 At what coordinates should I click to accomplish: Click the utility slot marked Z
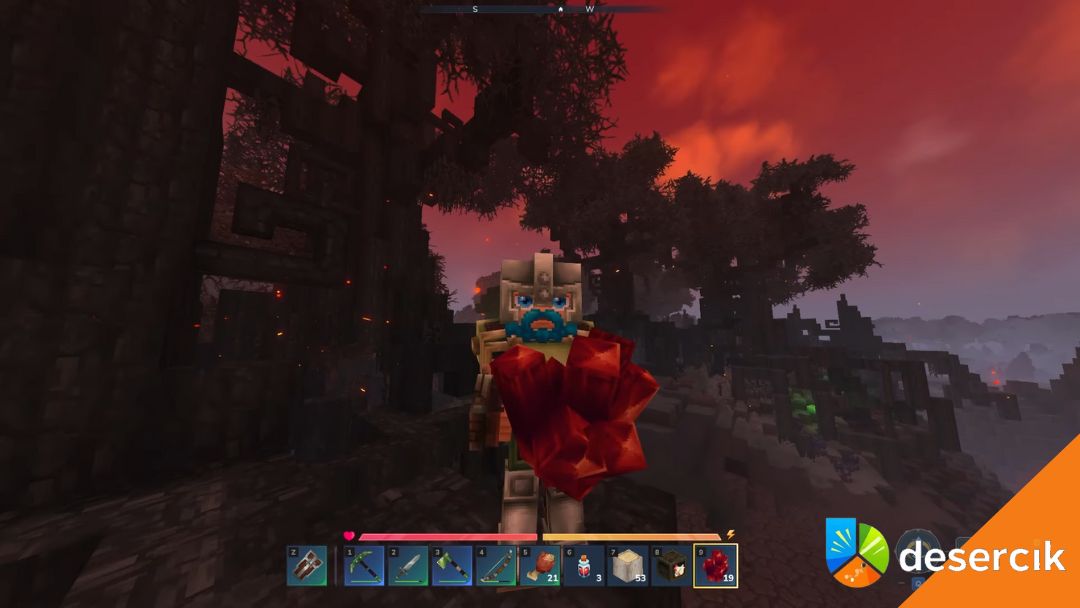pyautogui.click(x=306, y=566)
